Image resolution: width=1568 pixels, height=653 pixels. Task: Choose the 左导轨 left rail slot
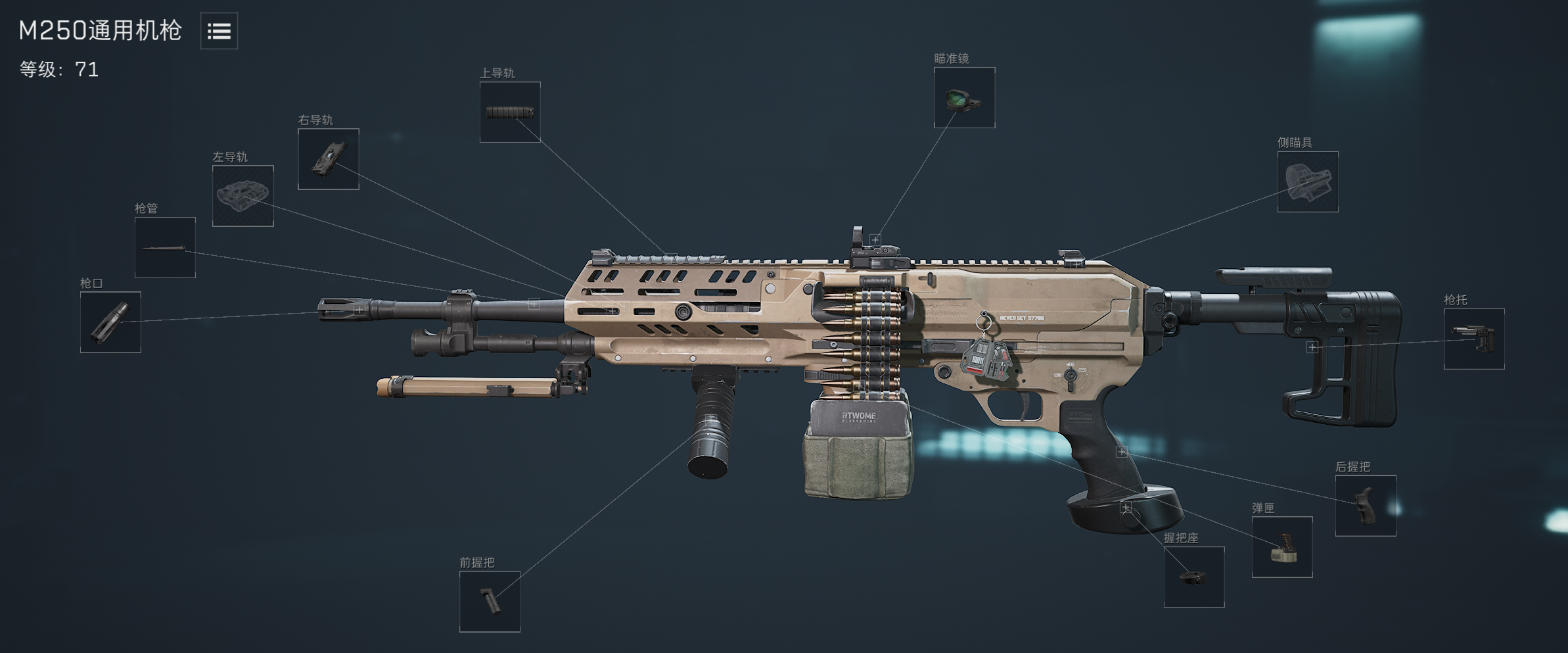pos(242,196)
